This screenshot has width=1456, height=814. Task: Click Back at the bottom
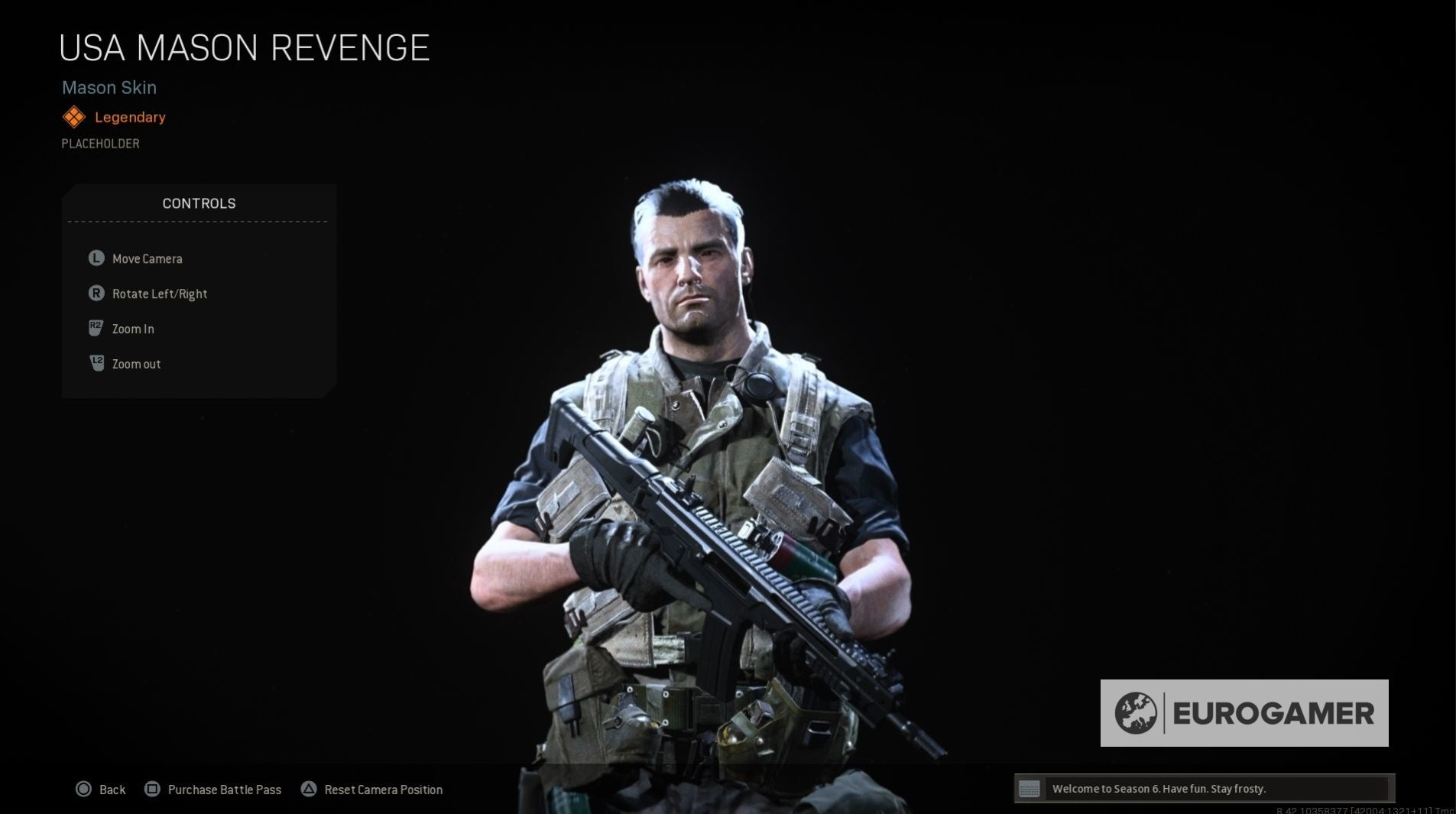(x=112, y=789)
